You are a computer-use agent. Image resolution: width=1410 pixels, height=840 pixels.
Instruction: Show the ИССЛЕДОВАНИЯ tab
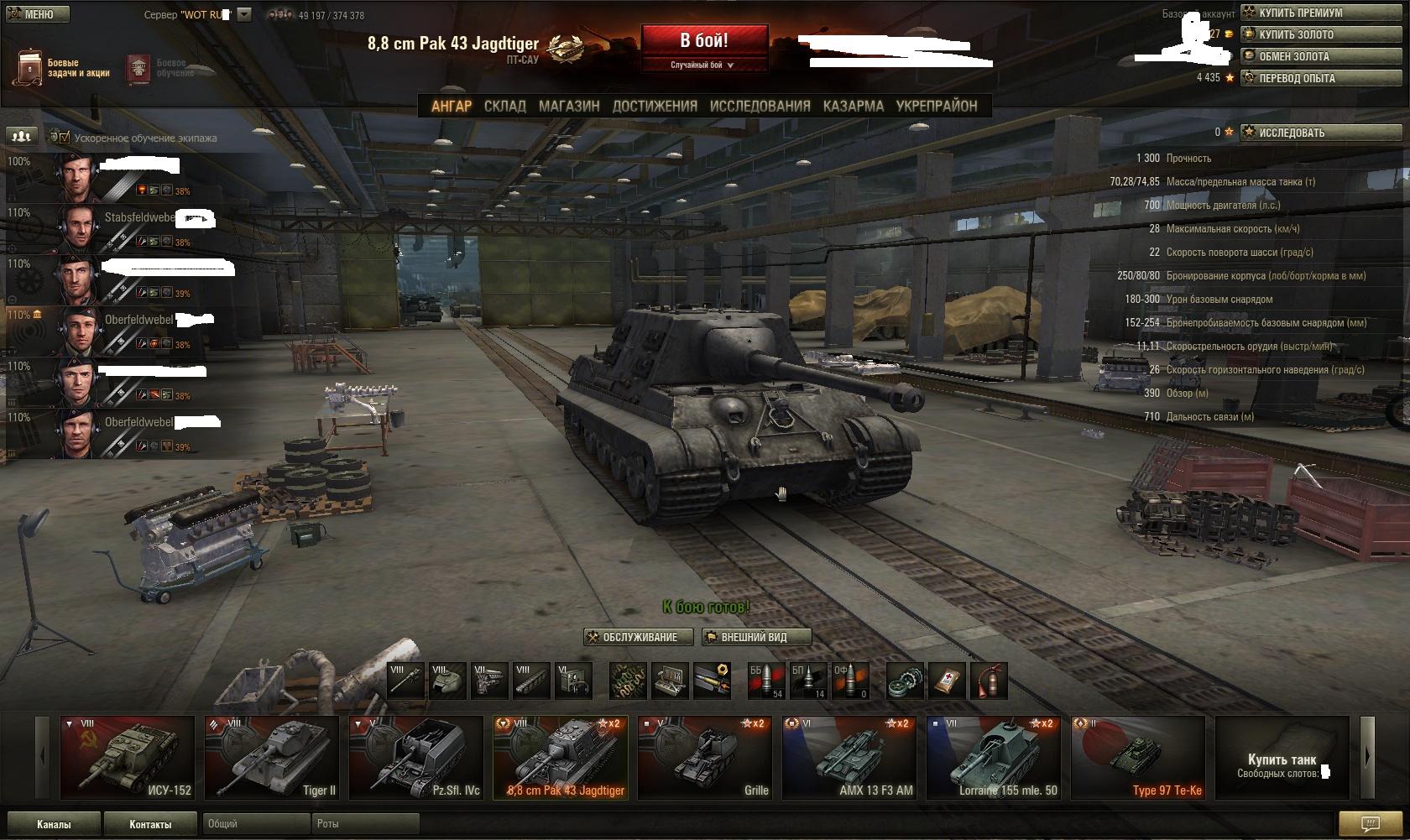760,106
